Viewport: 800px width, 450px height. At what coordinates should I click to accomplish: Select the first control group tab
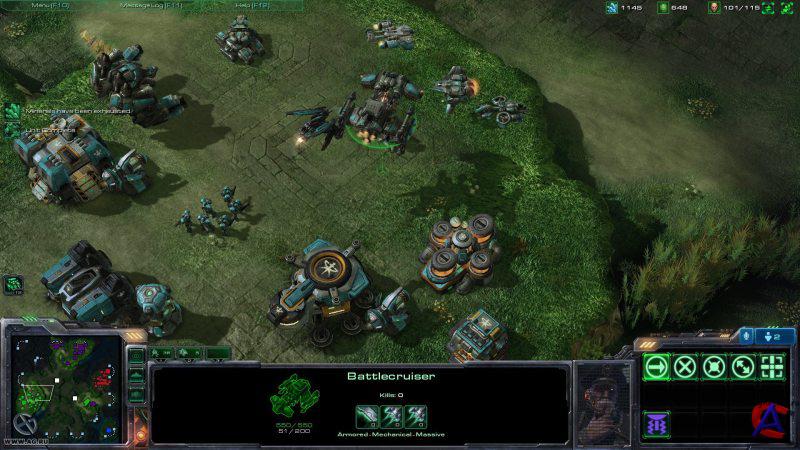[x=162, y=353]
